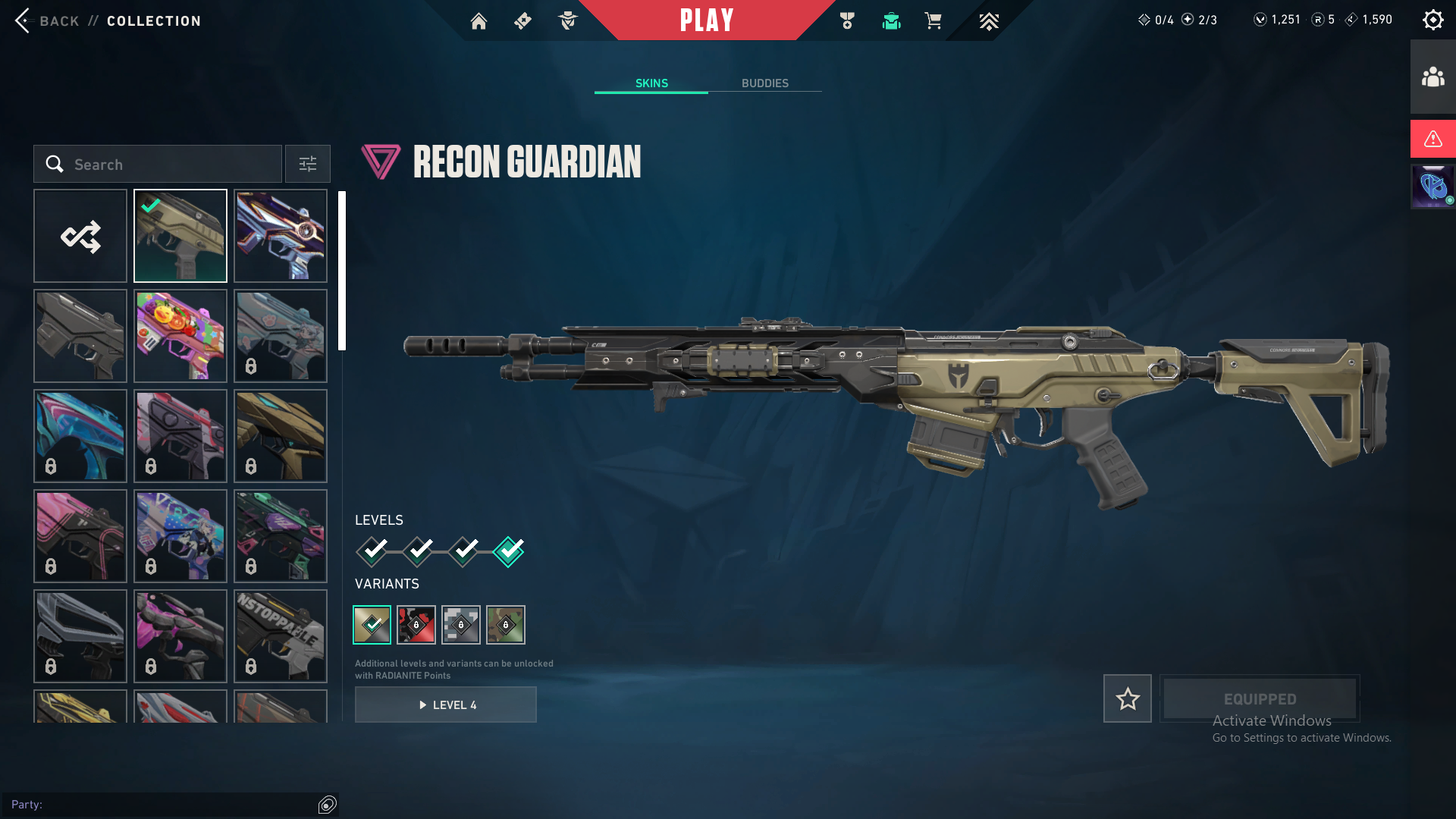Click the red warning alert icon
Image resolution: width=1456 pixels, height=819 pixels.
1432,139
